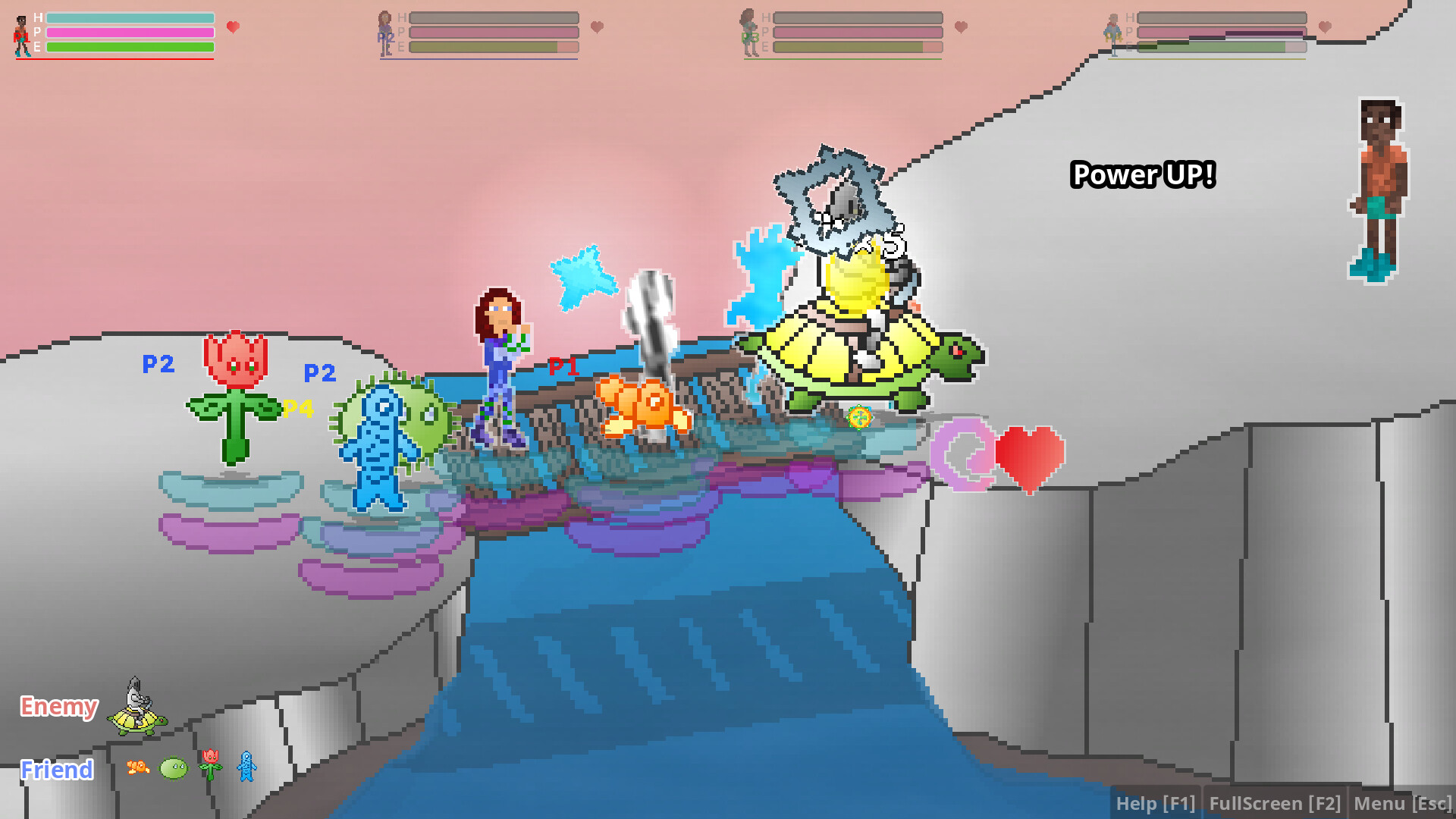
Task: Select the blue creature Friend icon
Action: tap(246, 767)
